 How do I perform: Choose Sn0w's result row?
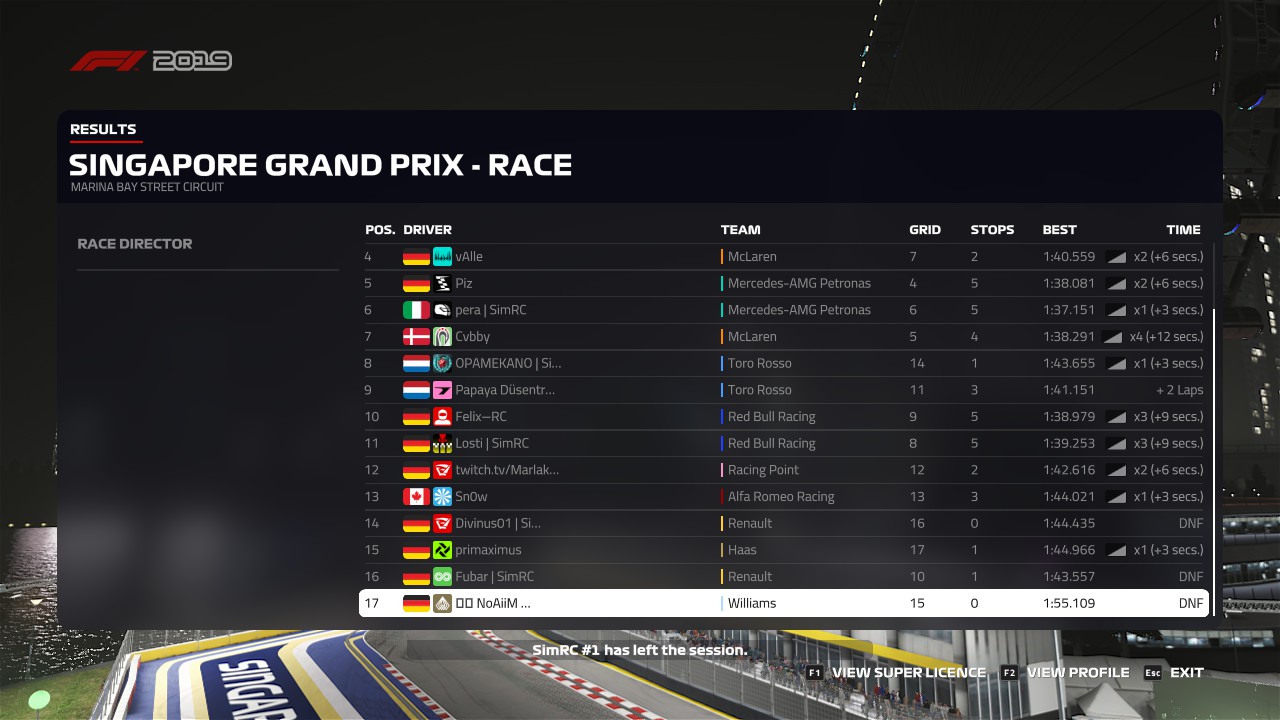coord(784,497)
